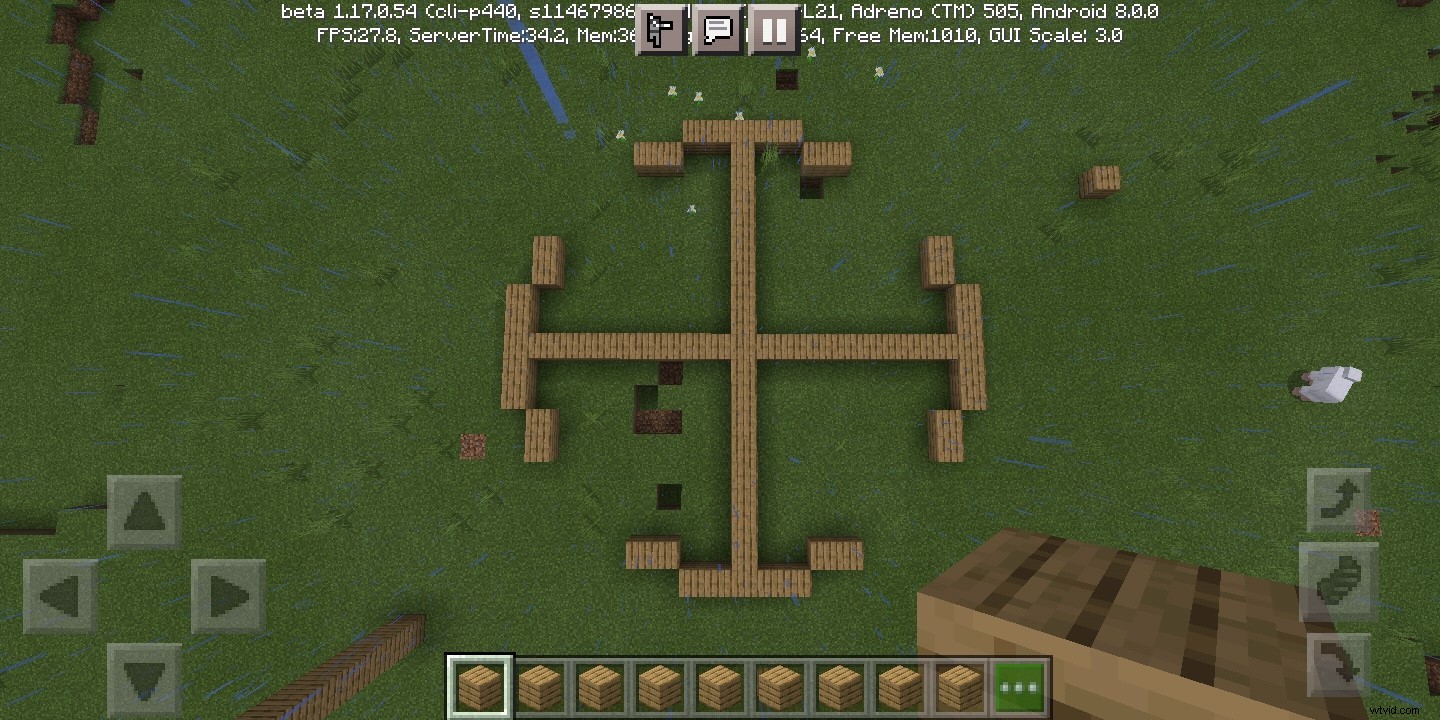Tap the stop flying button
1440x720 pixels.
tap(1339, 588)
